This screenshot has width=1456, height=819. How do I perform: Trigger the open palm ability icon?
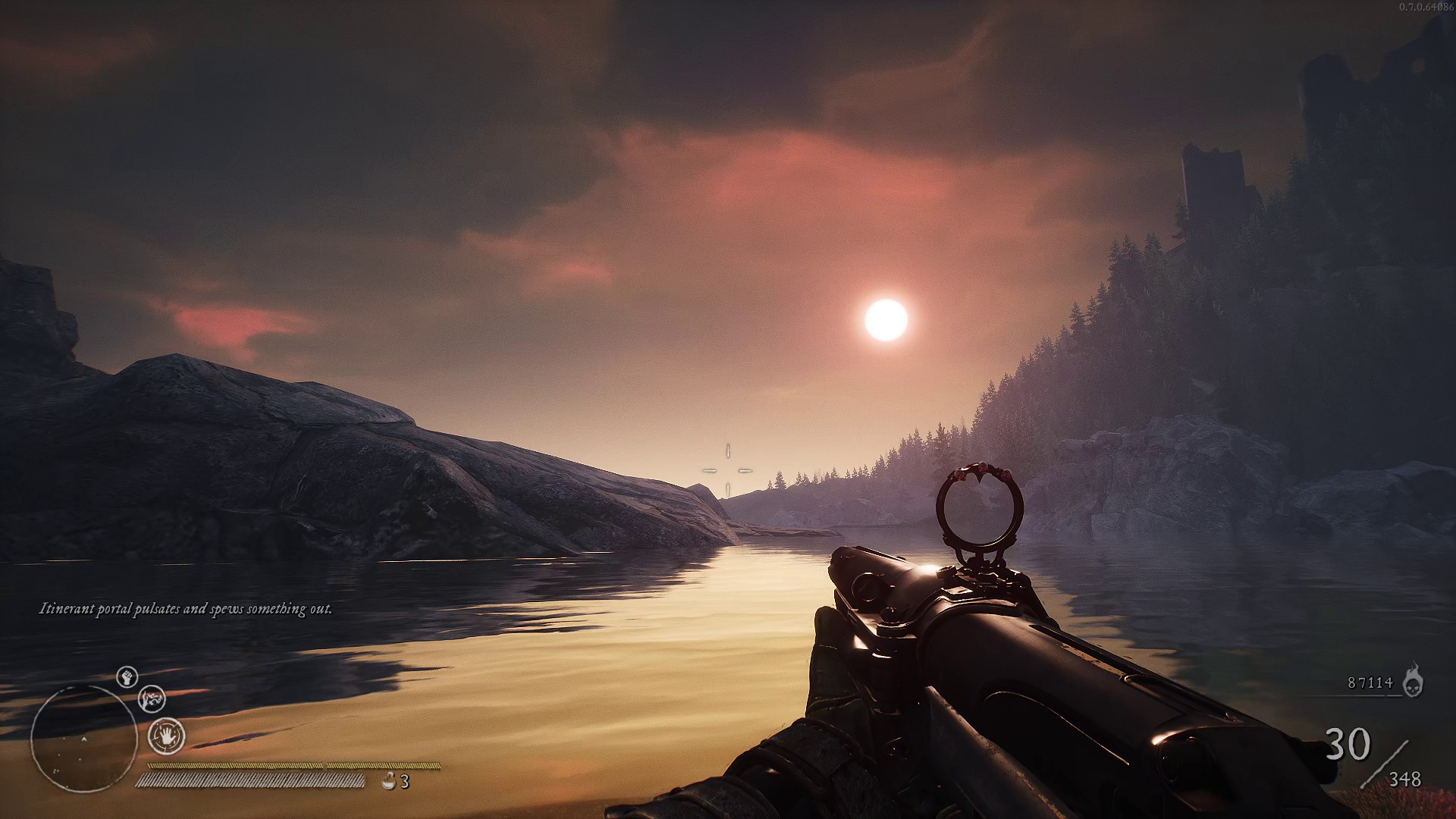tap(166, 736)
